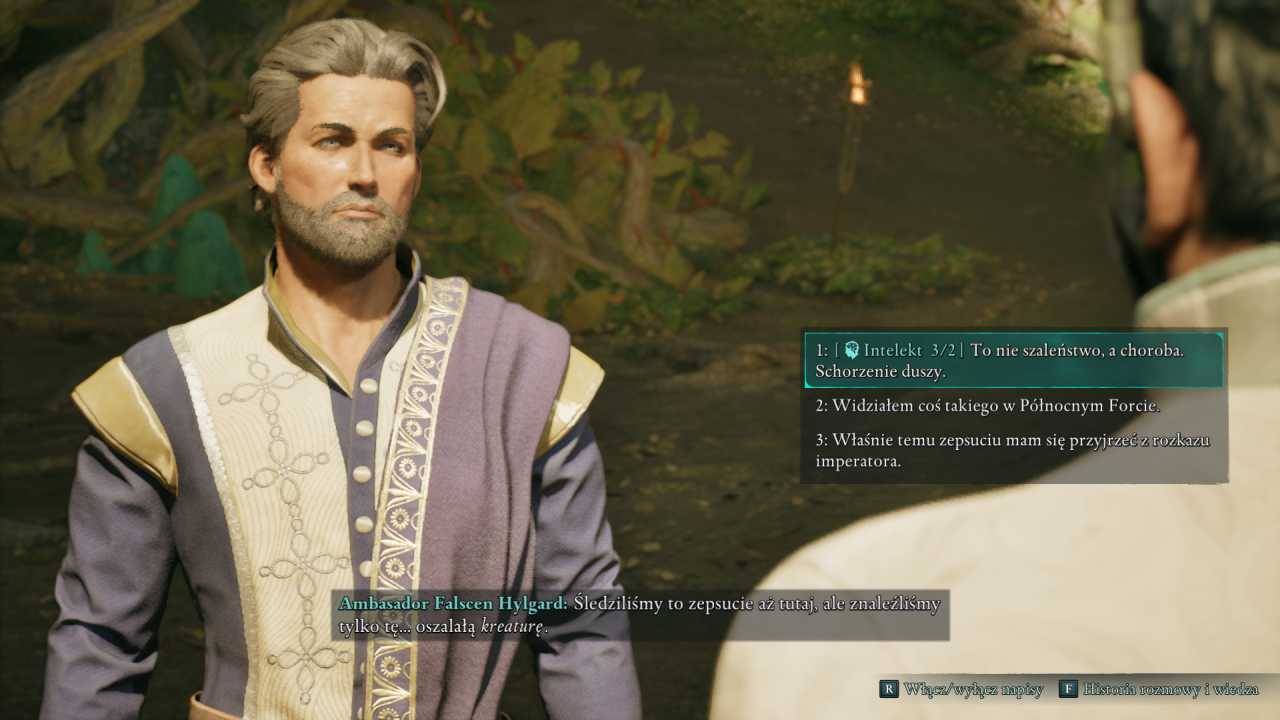Select the reply mentioning Północny Fort
This screenshot has width=1280, height=720.
(987, 405)
